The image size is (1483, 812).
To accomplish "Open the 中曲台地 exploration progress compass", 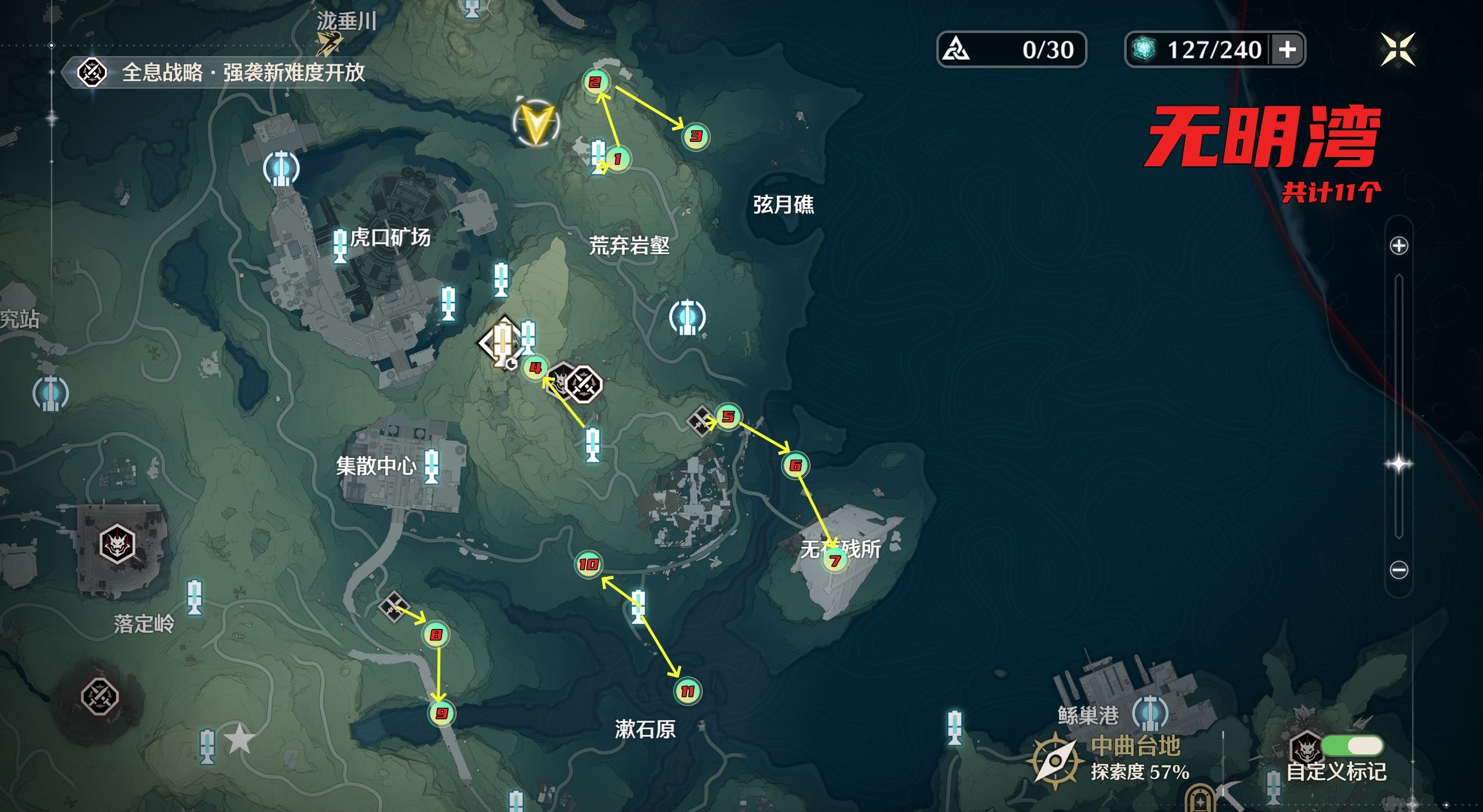I will 1055,760.
